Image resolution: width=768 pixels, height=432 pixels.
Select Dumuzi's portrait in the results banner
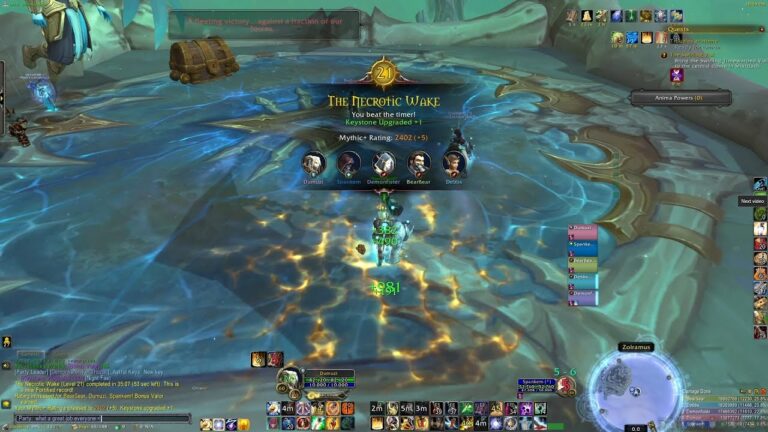pyautogui.click(x=313, y=163)
